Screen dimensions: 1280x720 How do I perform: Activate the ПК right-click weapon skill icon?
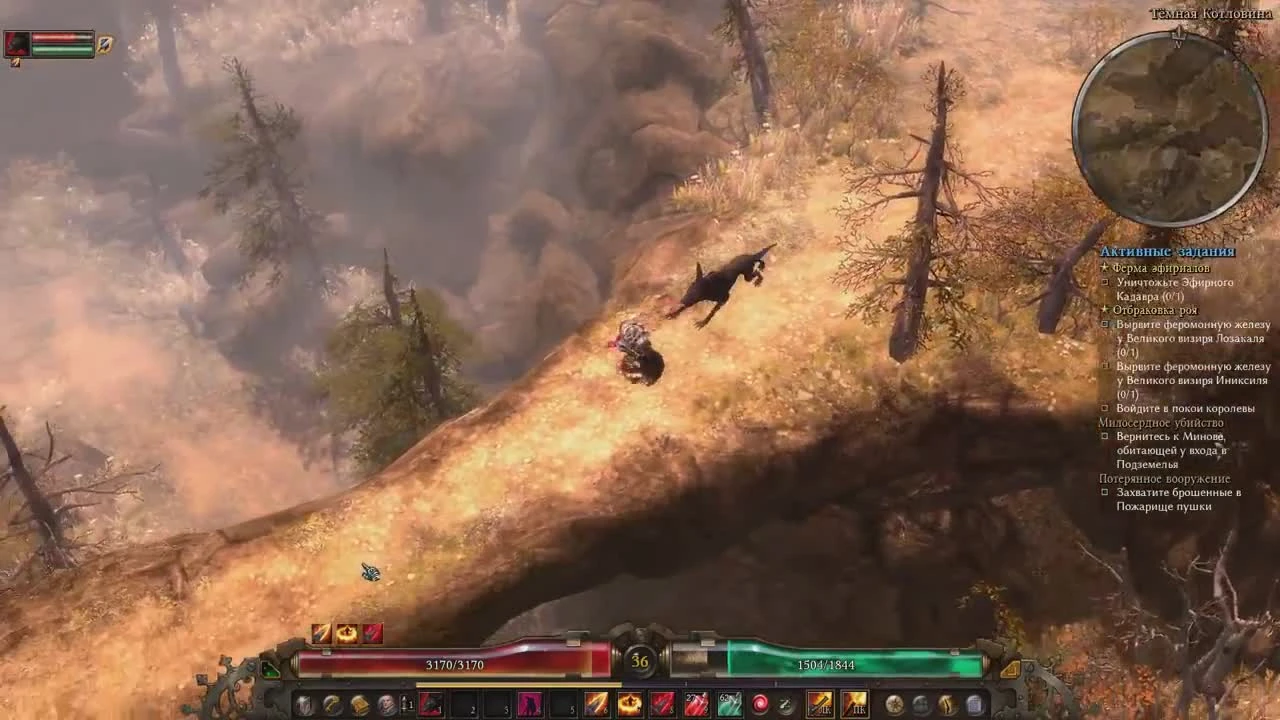[x=852, y=704]
